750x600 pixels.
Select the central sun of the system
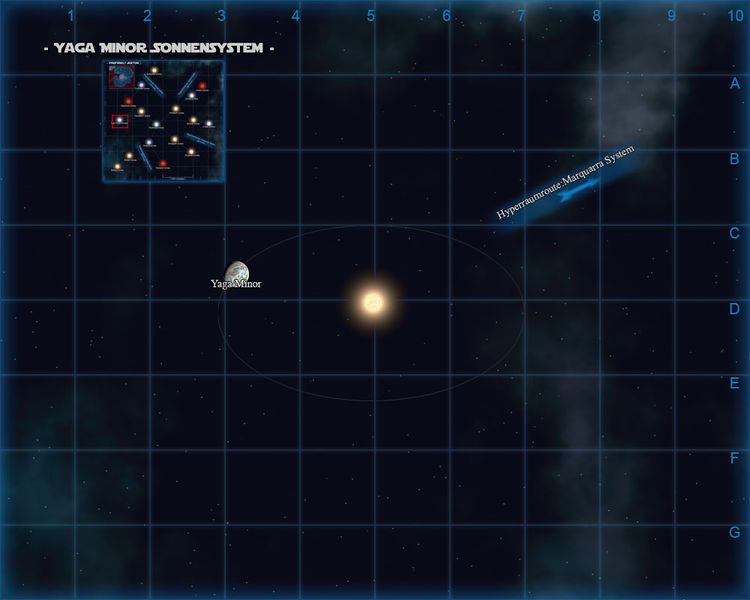tap(373, 301)
